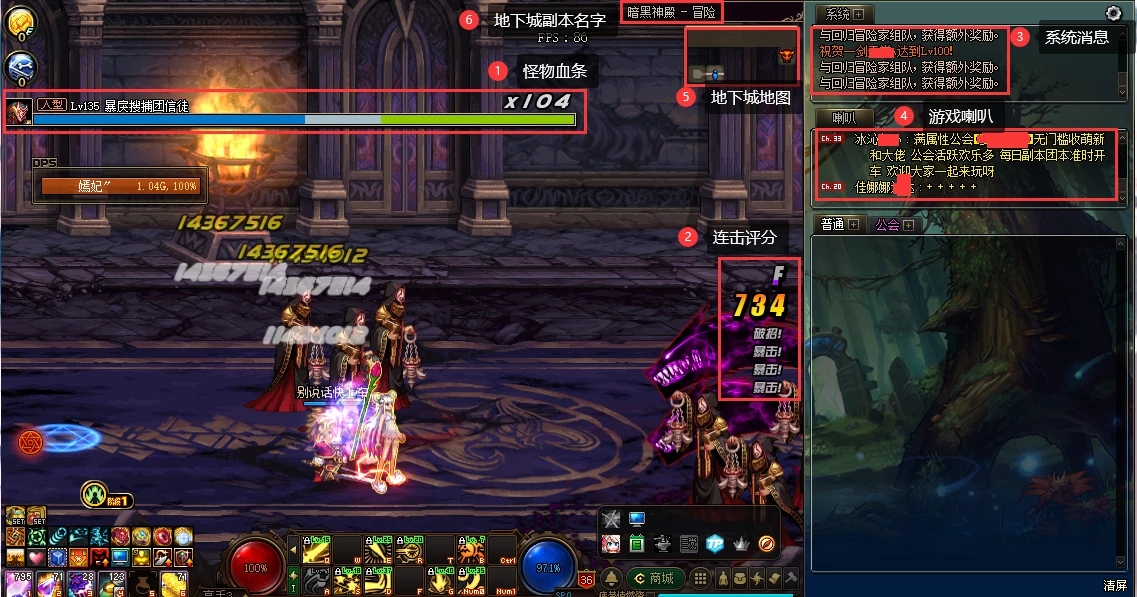Screen dimensions: 1137x597
Task: Click the 清屏 clear screen button
Action: (1115, 585)
